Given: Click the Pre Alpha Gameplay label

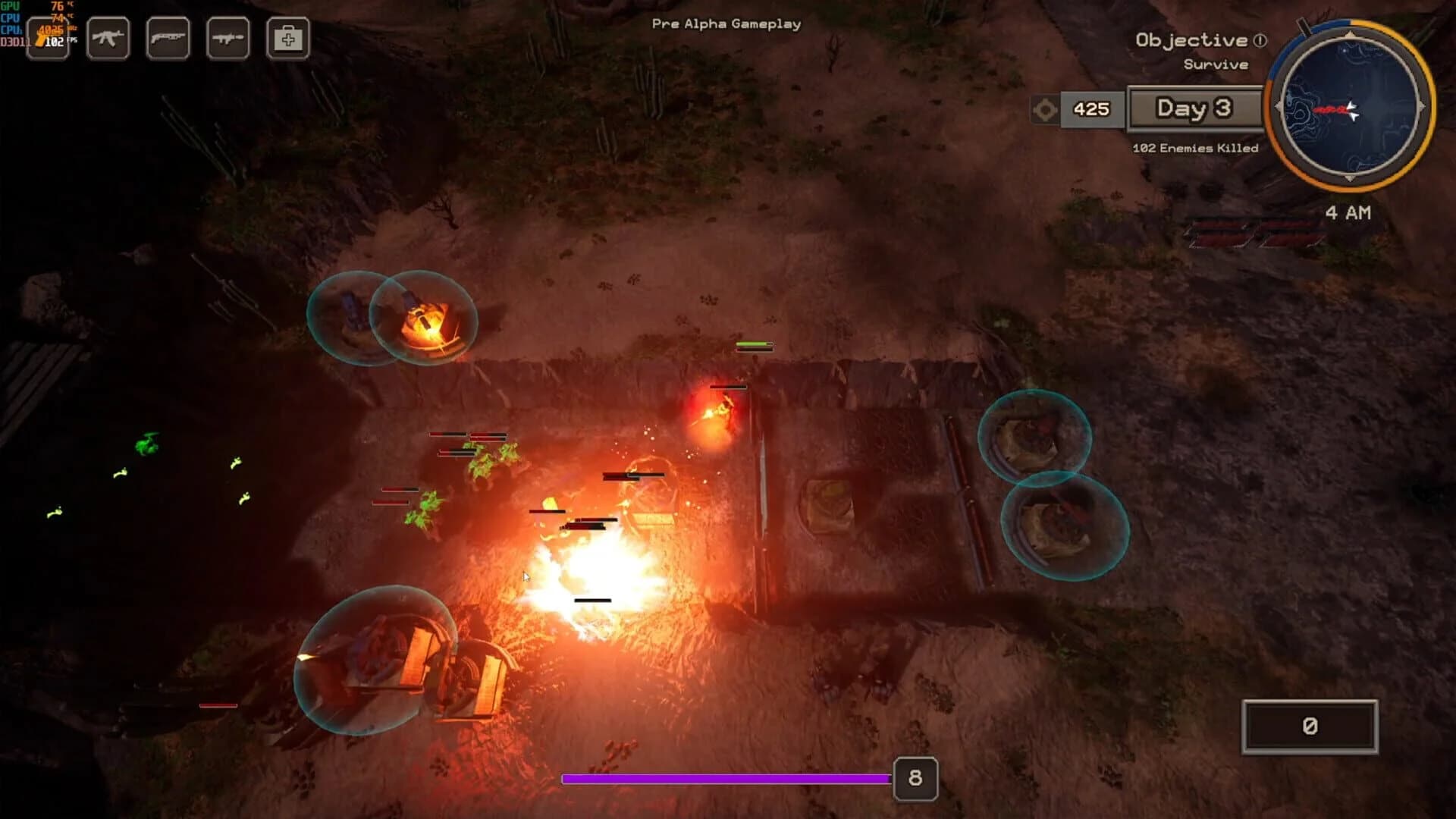Looking at the screenshot, I should [725, 24].
